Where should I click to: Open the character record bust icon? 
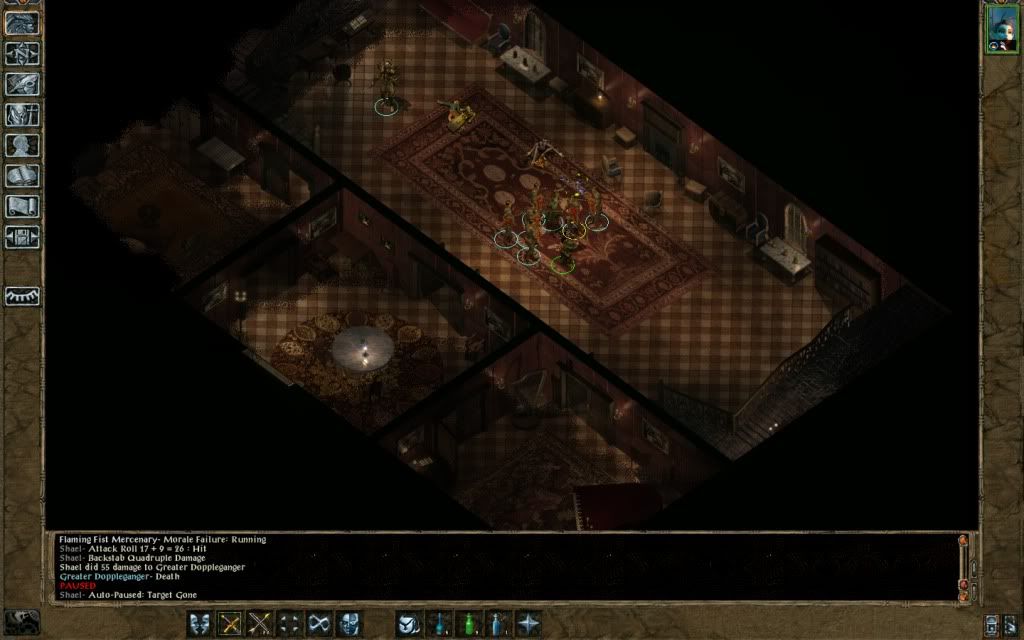coord(22,145)
